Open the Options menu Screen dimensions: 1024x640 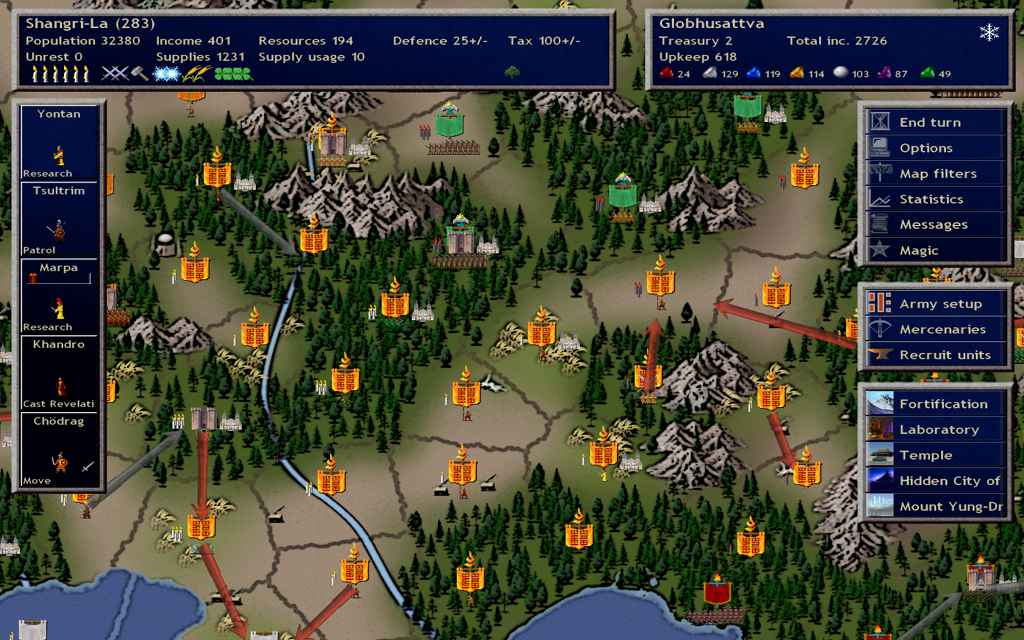(936, 148)
